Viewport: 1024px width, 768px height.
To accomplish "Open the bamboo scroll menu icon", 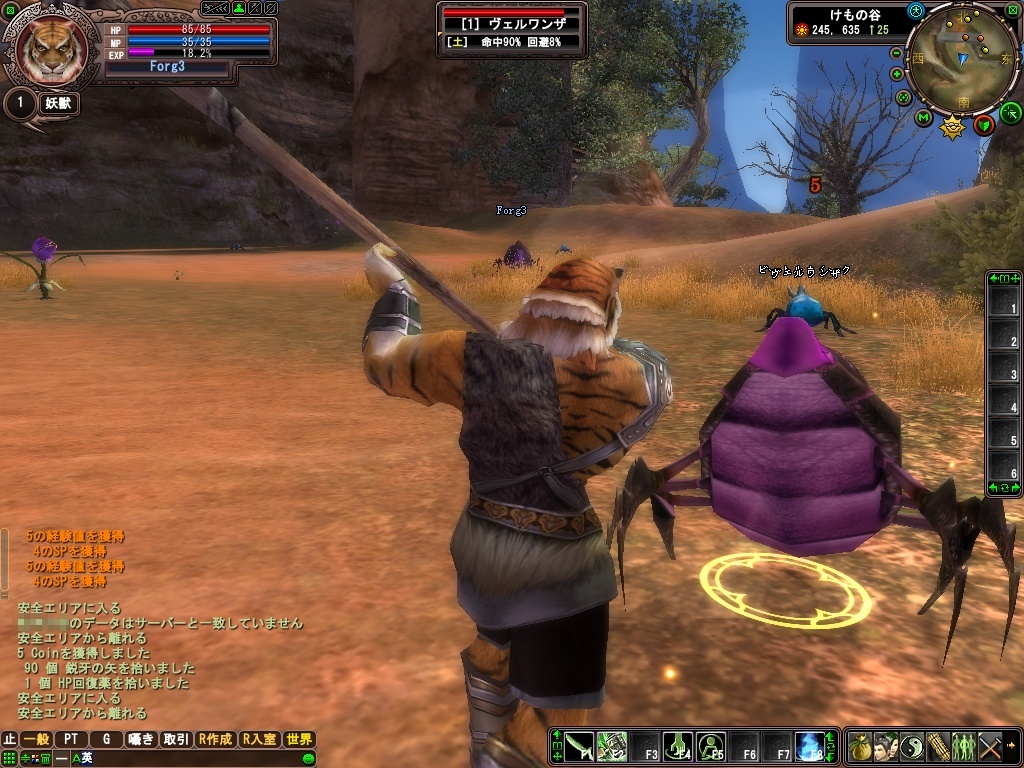I will coord(938,746).
